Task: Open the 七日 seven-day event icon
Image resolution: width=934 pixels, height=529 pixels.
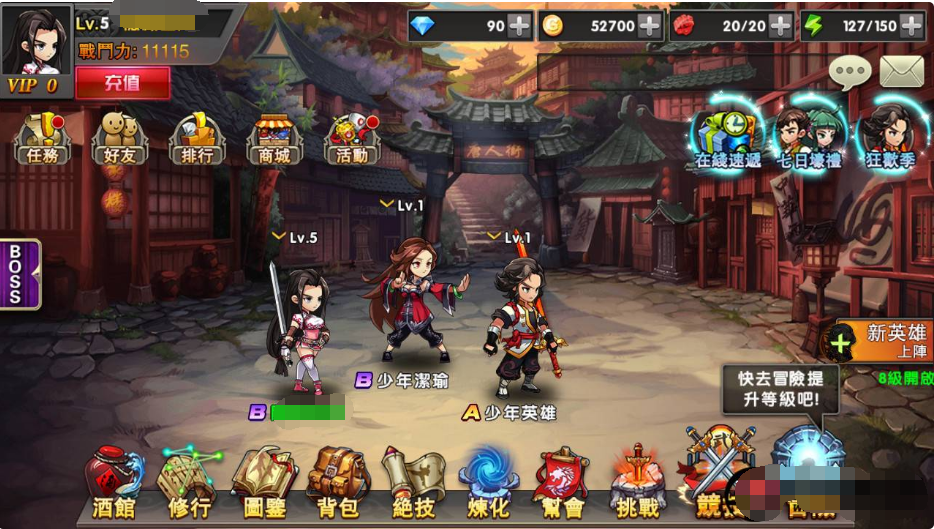Action: (x=810, y=136)
